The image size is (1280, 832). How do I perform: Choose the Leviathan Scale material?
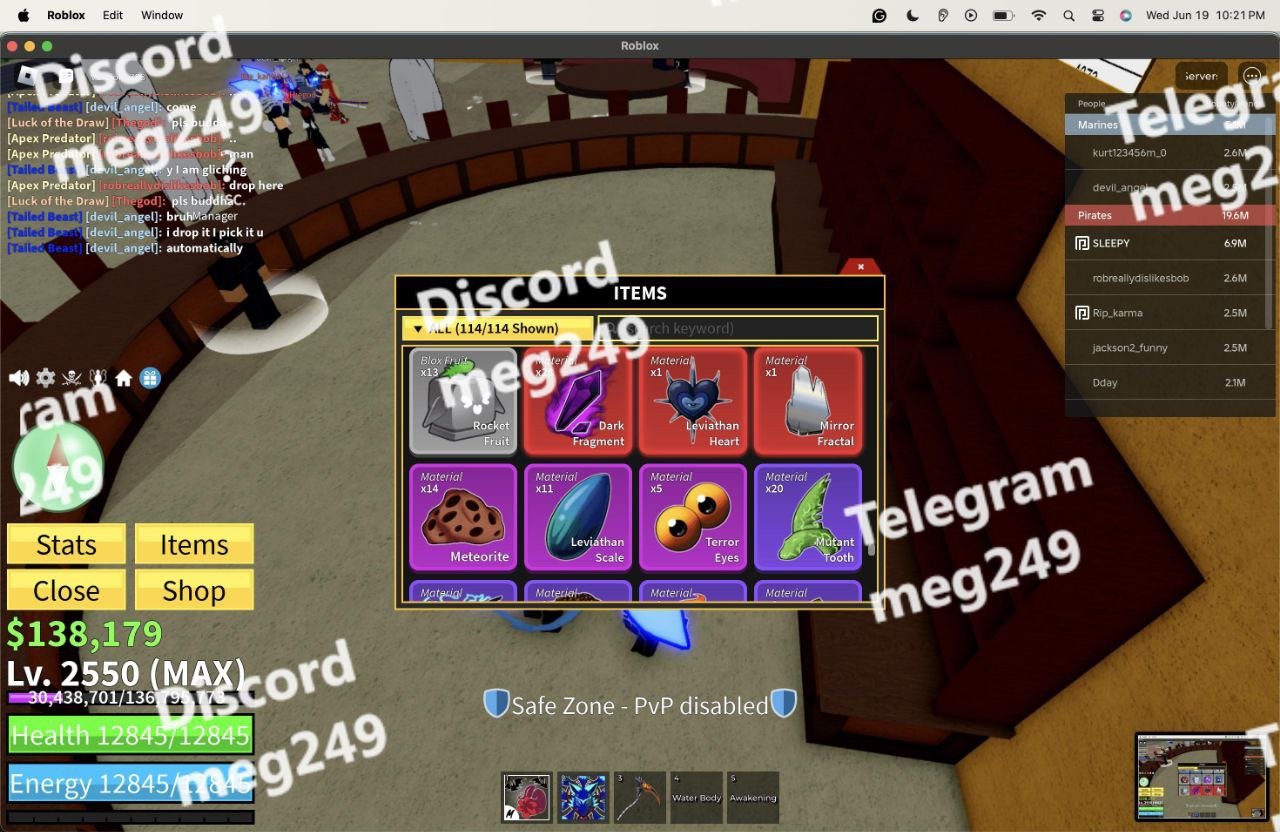(x=578, y=517)
